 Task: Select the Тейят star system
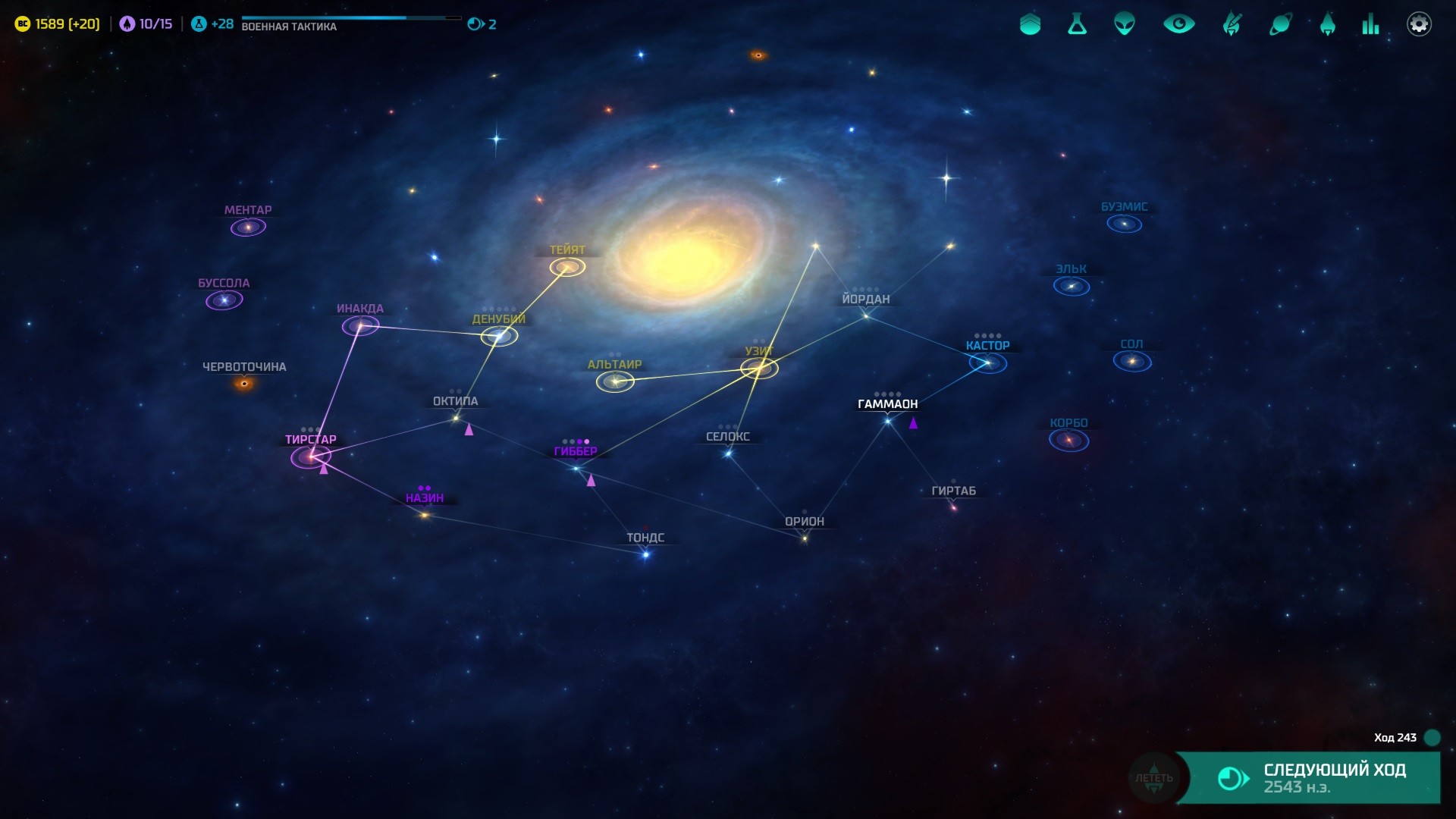click(567, 267)
